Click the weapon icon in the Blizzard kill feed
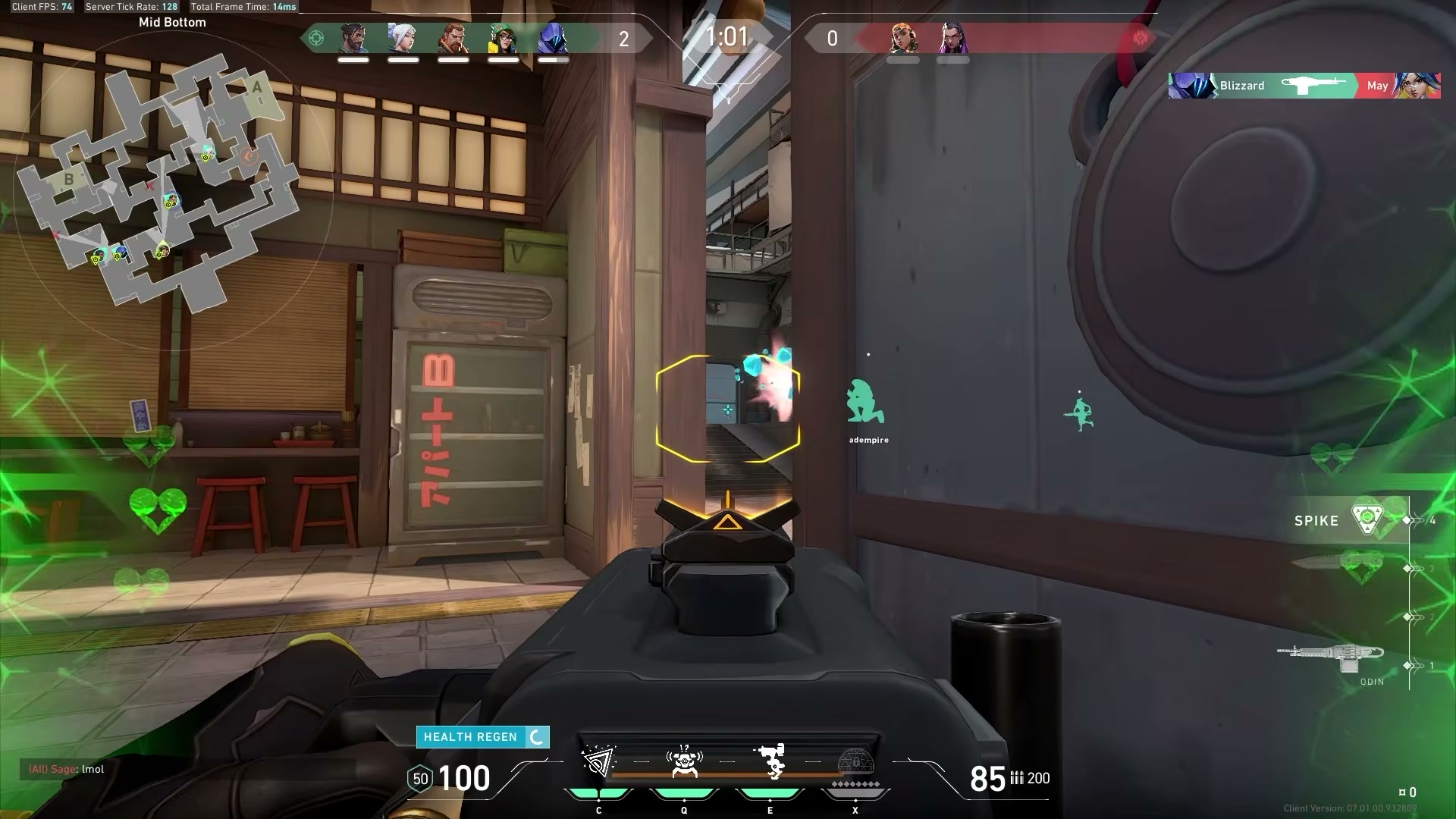The width and height of the screenshot is (1456, 819). (x=1316, y=83)
